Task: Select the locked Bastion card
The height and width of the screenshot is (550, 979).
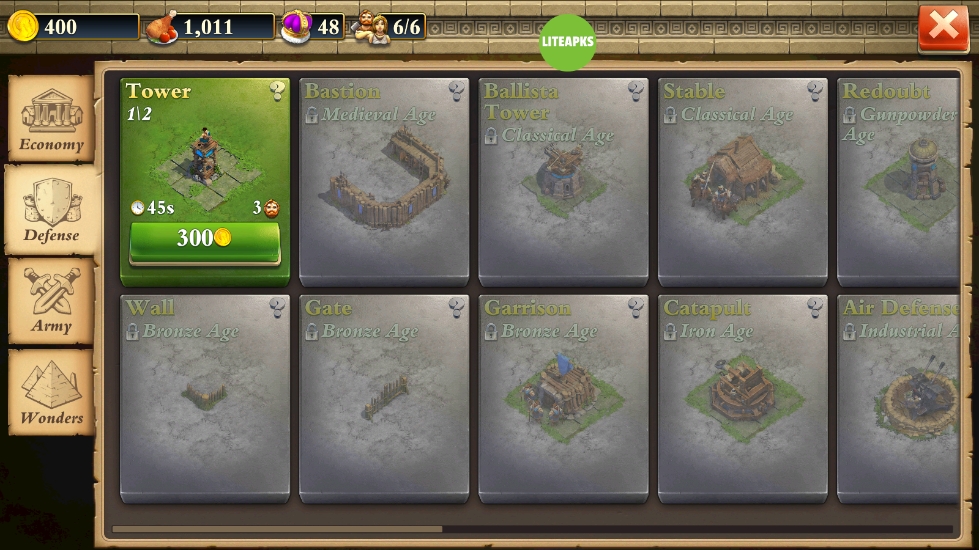Action: [x=384, y=180]
